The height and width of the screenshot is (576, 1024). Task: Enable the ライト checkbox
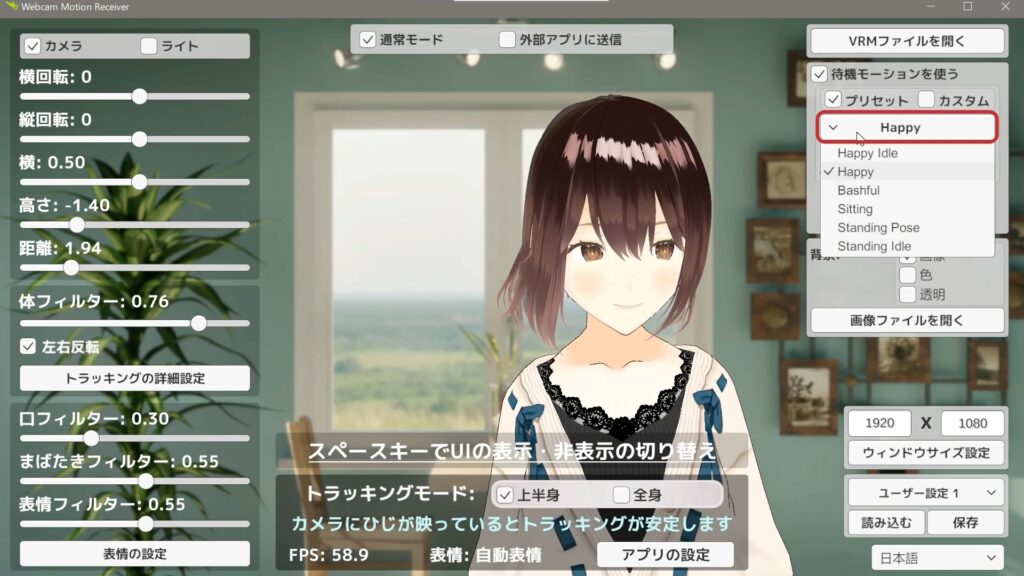tap(149, 46)
